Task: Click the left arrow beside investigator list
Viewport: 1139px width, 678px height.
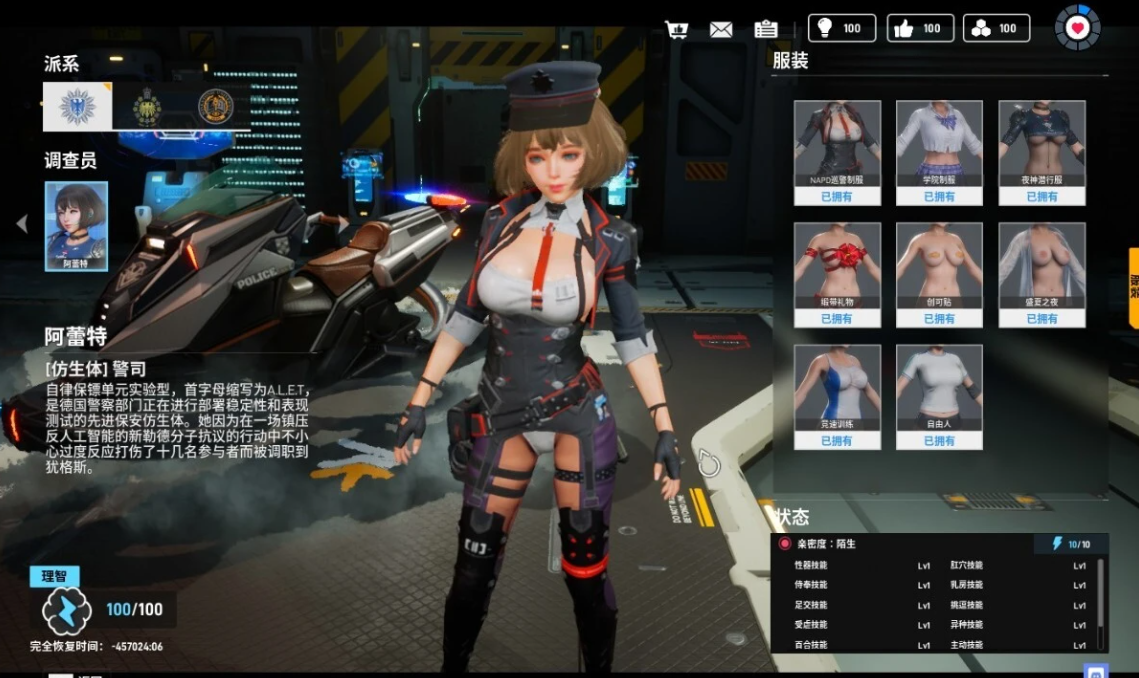Action: (x=22, y=224)
